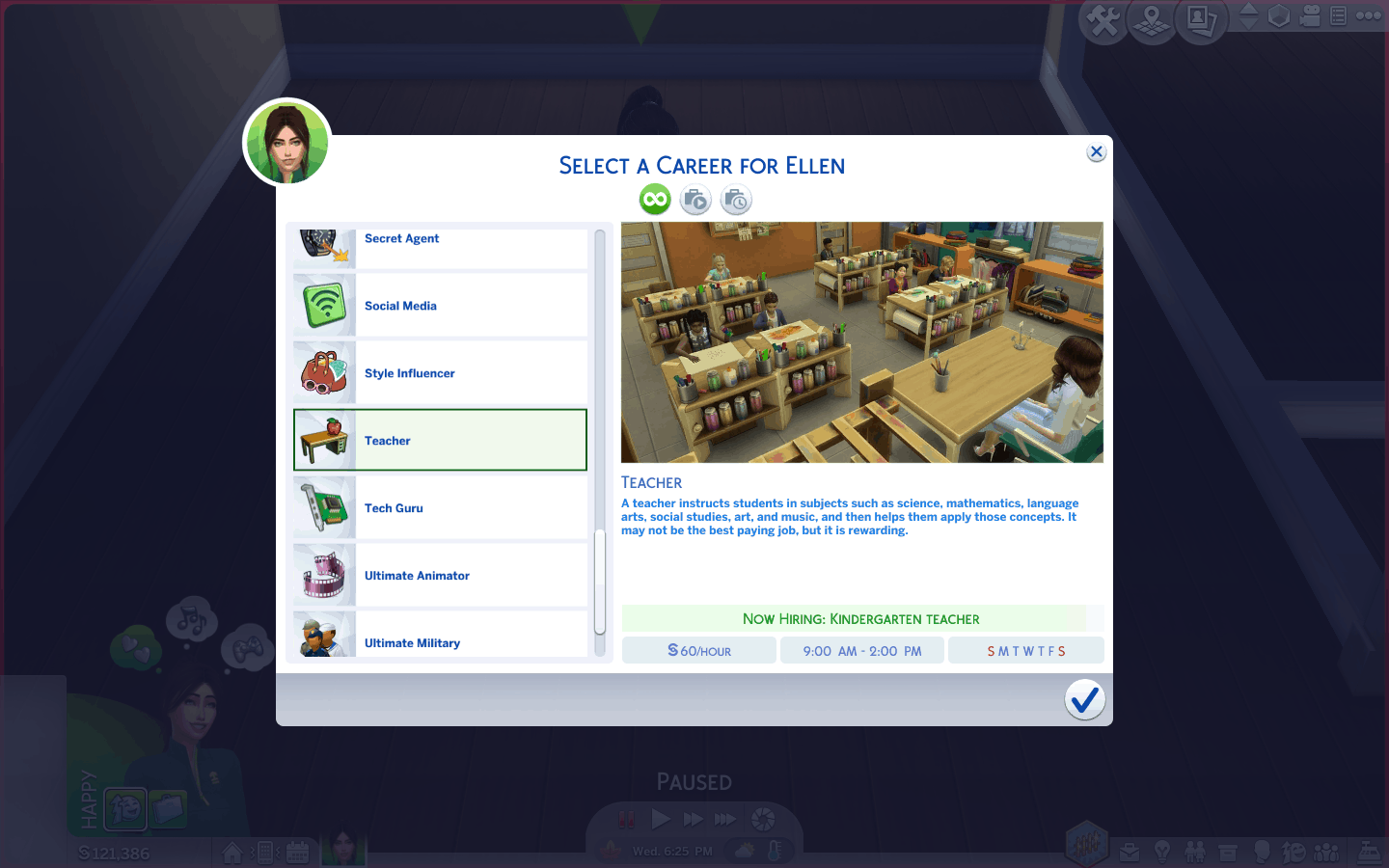
Task: Close the career selection dialog
Action: (1096, 152)
